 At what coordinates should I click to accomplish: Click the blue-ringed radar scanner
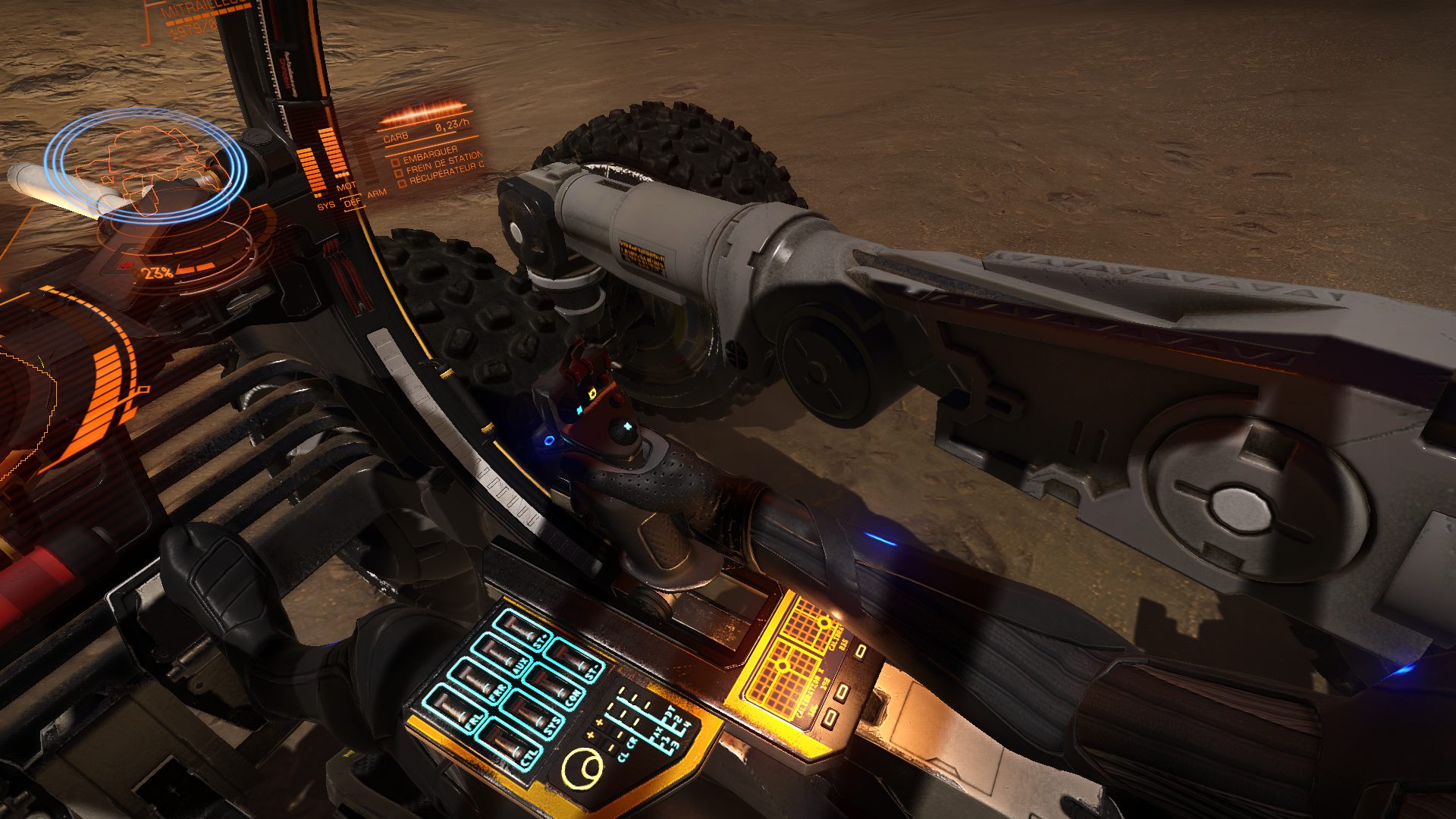pos(144,165)
